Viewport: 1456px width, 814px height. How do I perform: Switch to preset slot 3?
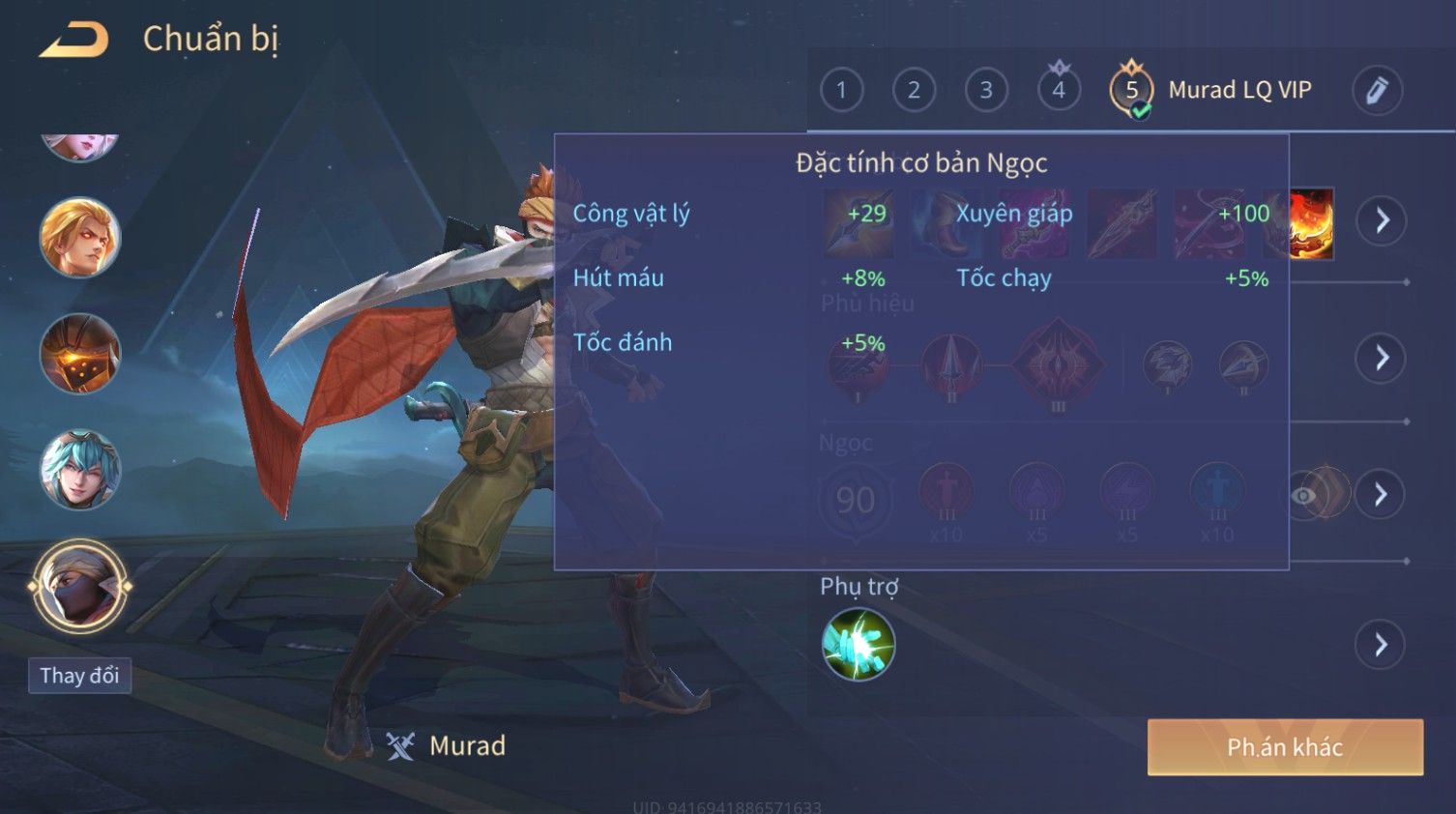[986, 90]
